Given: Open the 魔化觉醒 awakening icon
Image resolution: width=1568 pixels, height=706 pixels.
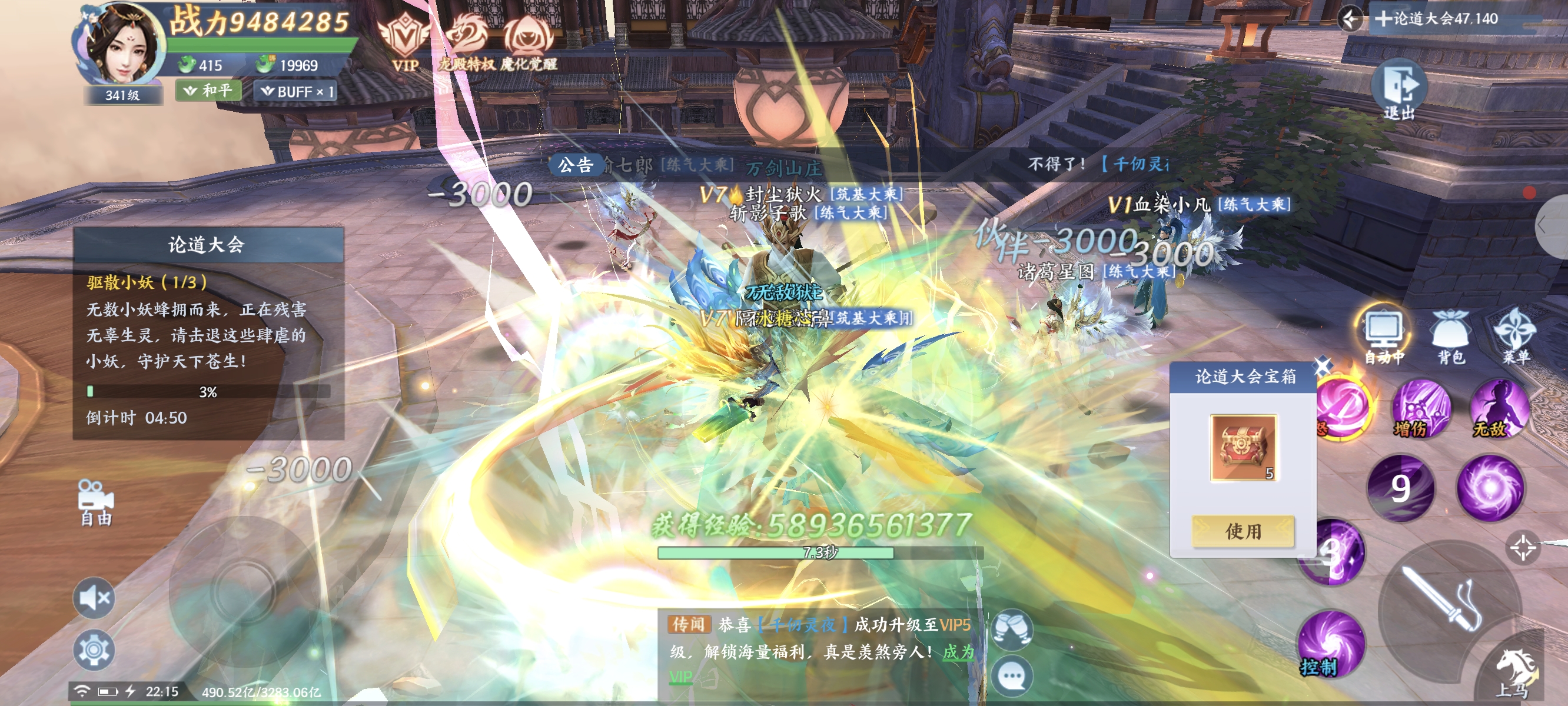Looking at the screenshot, I should [x=528, y=42].
